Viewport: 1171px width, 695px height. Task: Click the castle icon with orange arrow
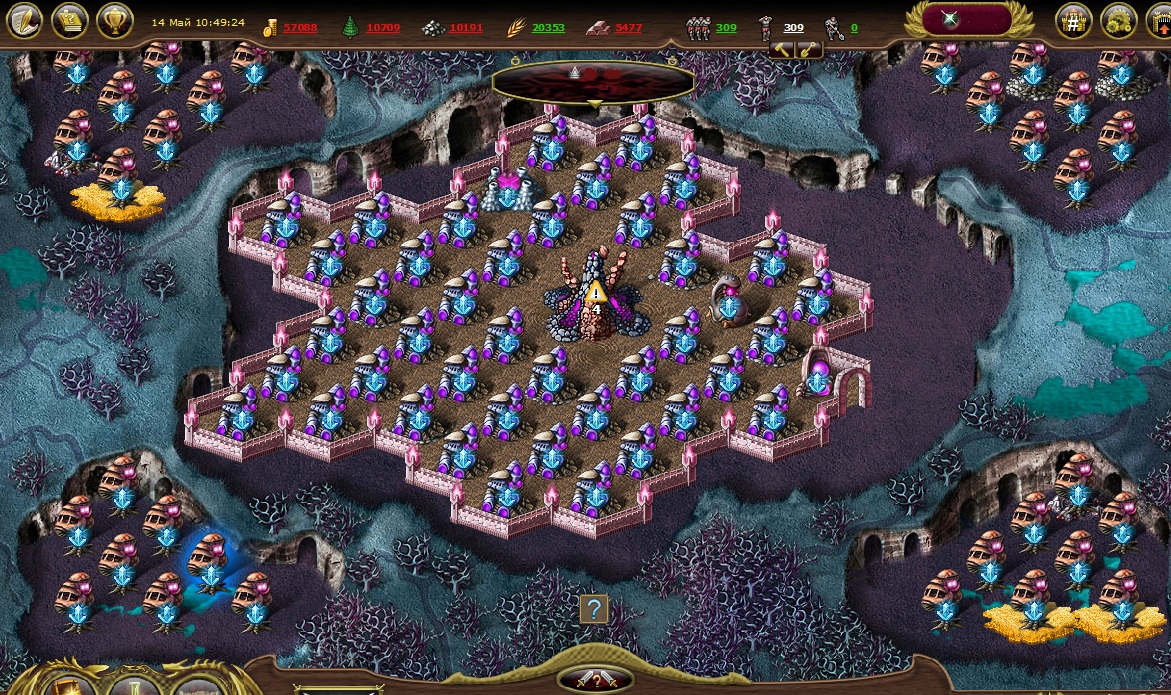tap(1160, 22)
